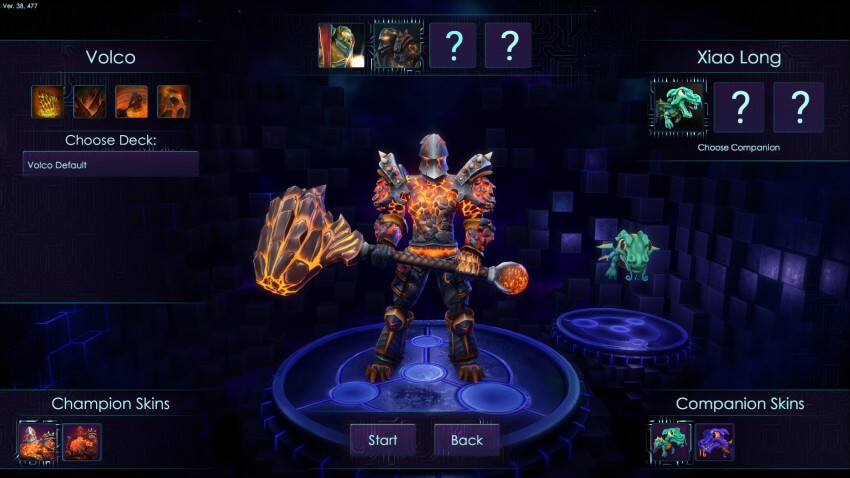The height and width of the screenshot is (478, 850).
Task: Pick the default Volco champion skin
Action: coord(37,441)
